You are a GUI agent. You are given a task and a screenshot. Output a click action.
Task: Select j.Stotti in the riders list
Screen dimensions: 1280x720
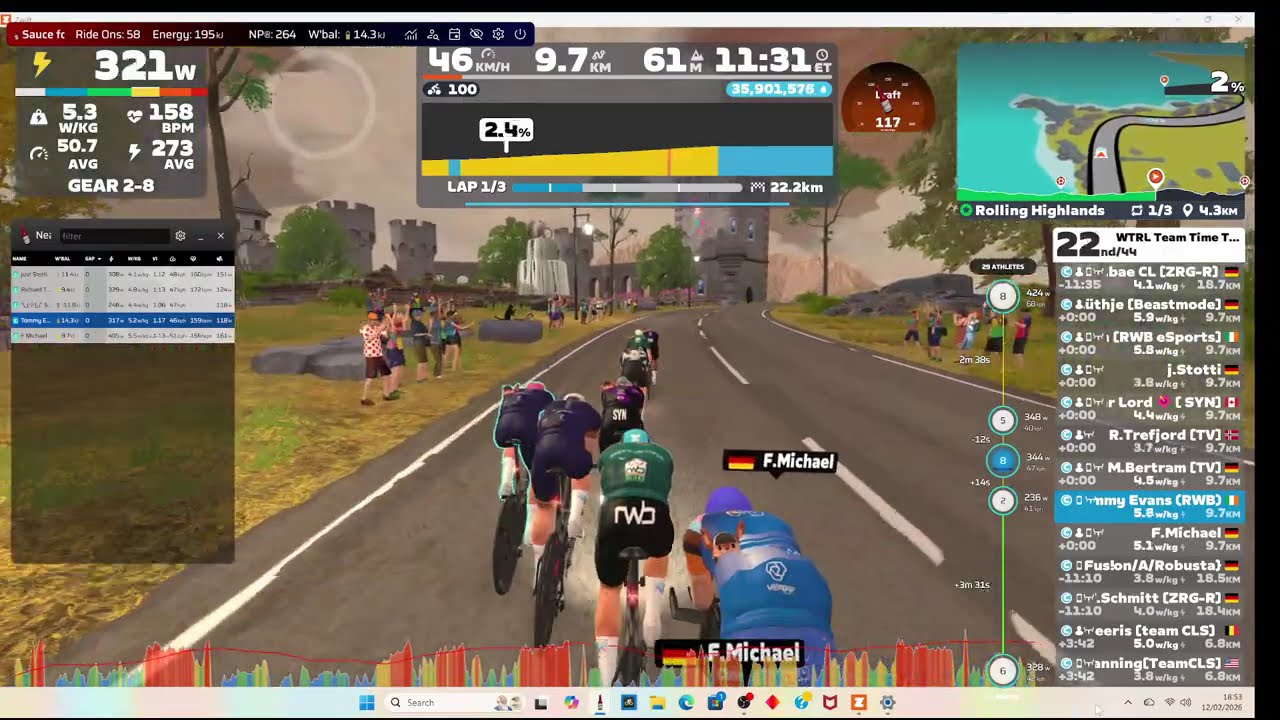pyautogui.click(x=1150, y=370)
